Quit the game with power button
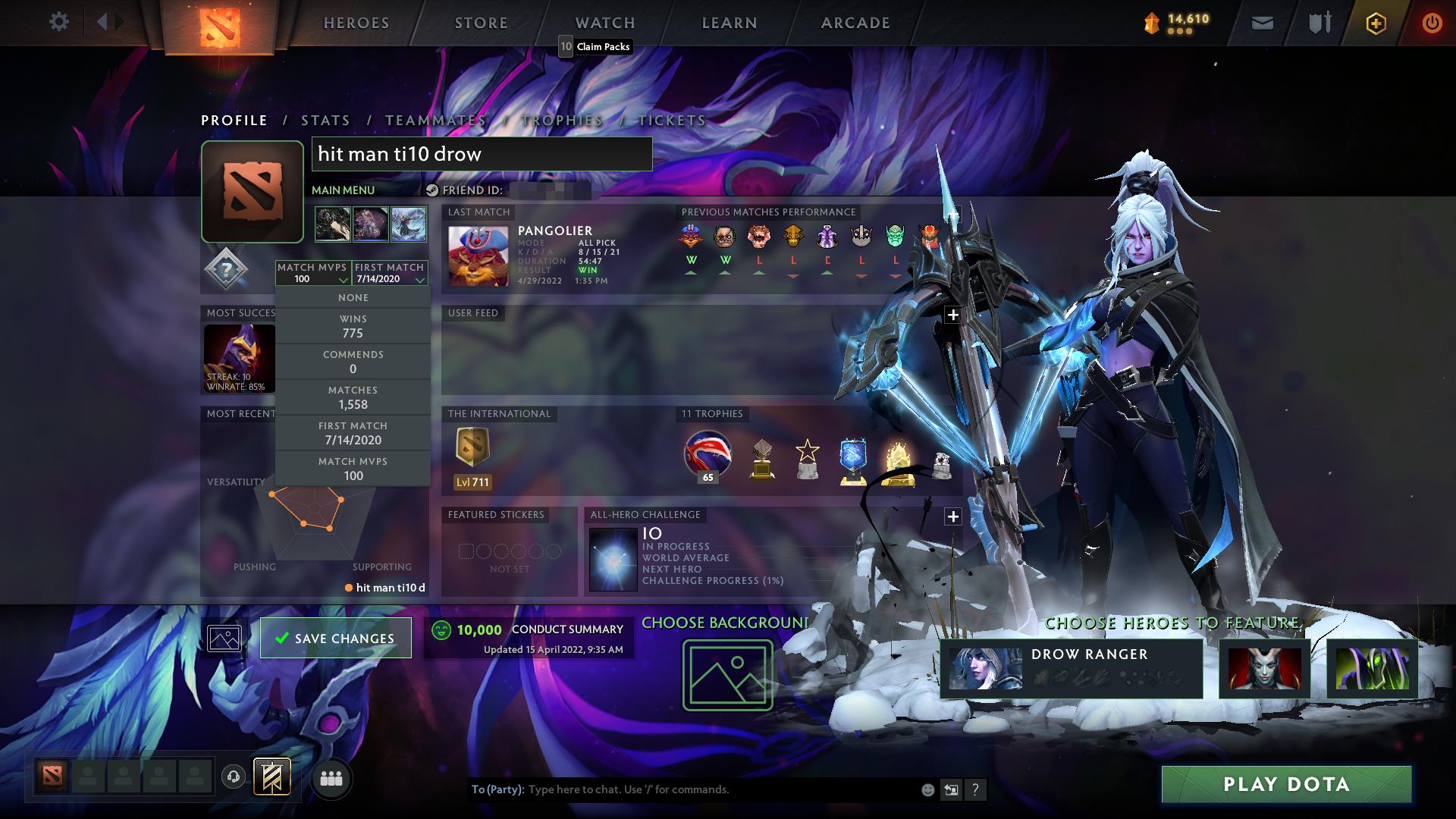1456x819 pixels. tap(1432, 23)
